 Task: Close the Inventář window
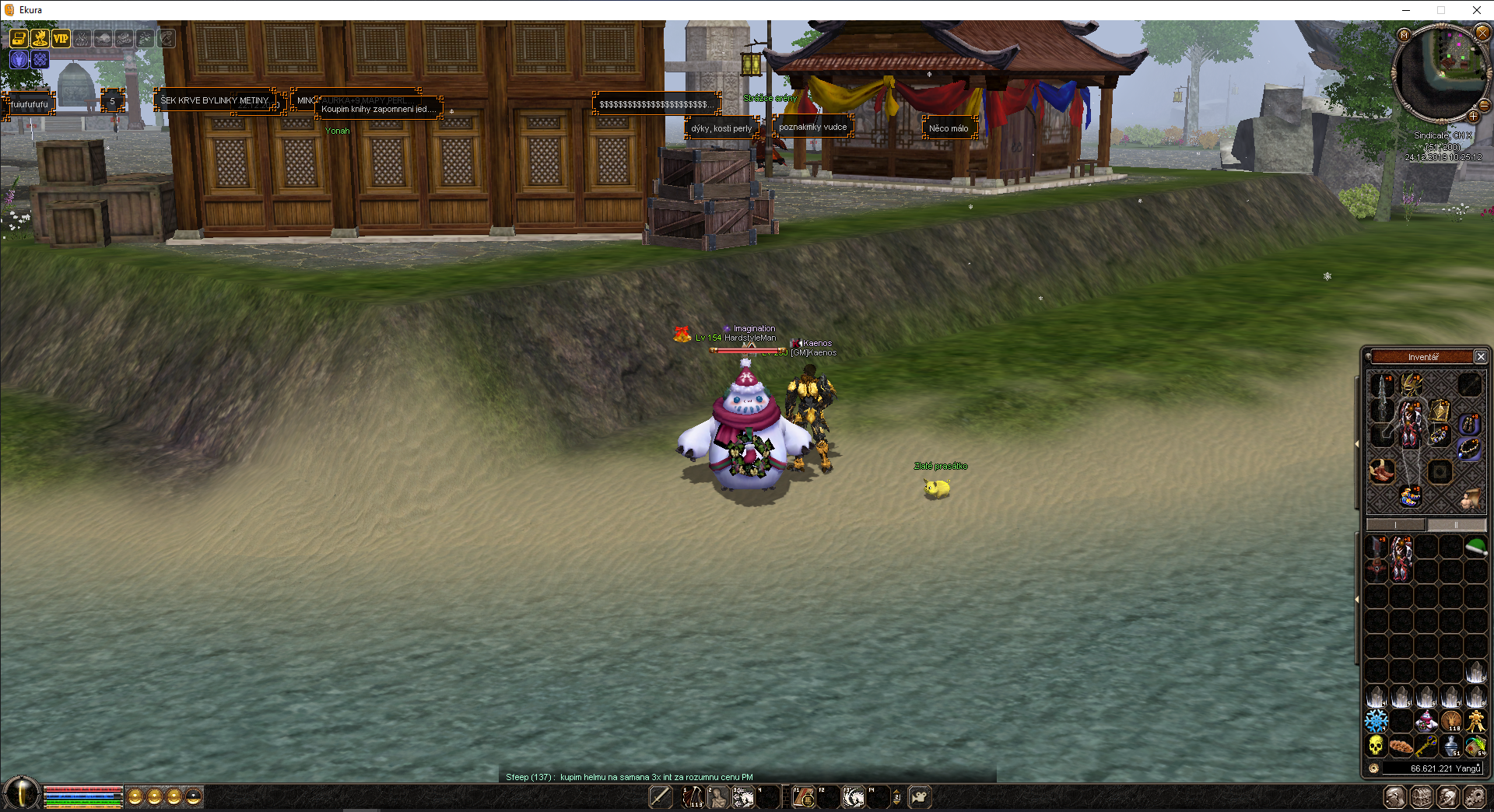point(1481,357)
